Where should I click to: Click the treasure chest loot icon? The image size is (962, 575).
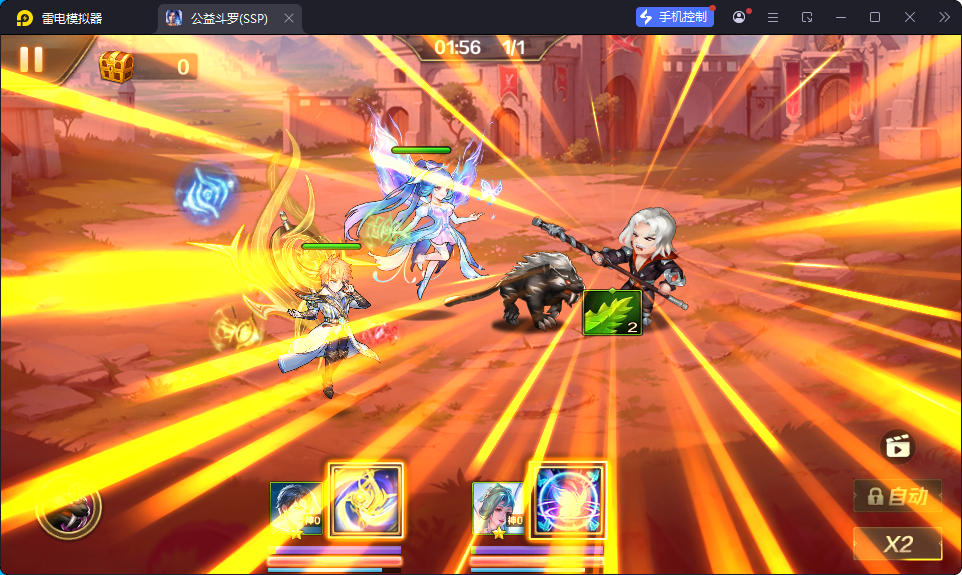click(x=117, y=67)
